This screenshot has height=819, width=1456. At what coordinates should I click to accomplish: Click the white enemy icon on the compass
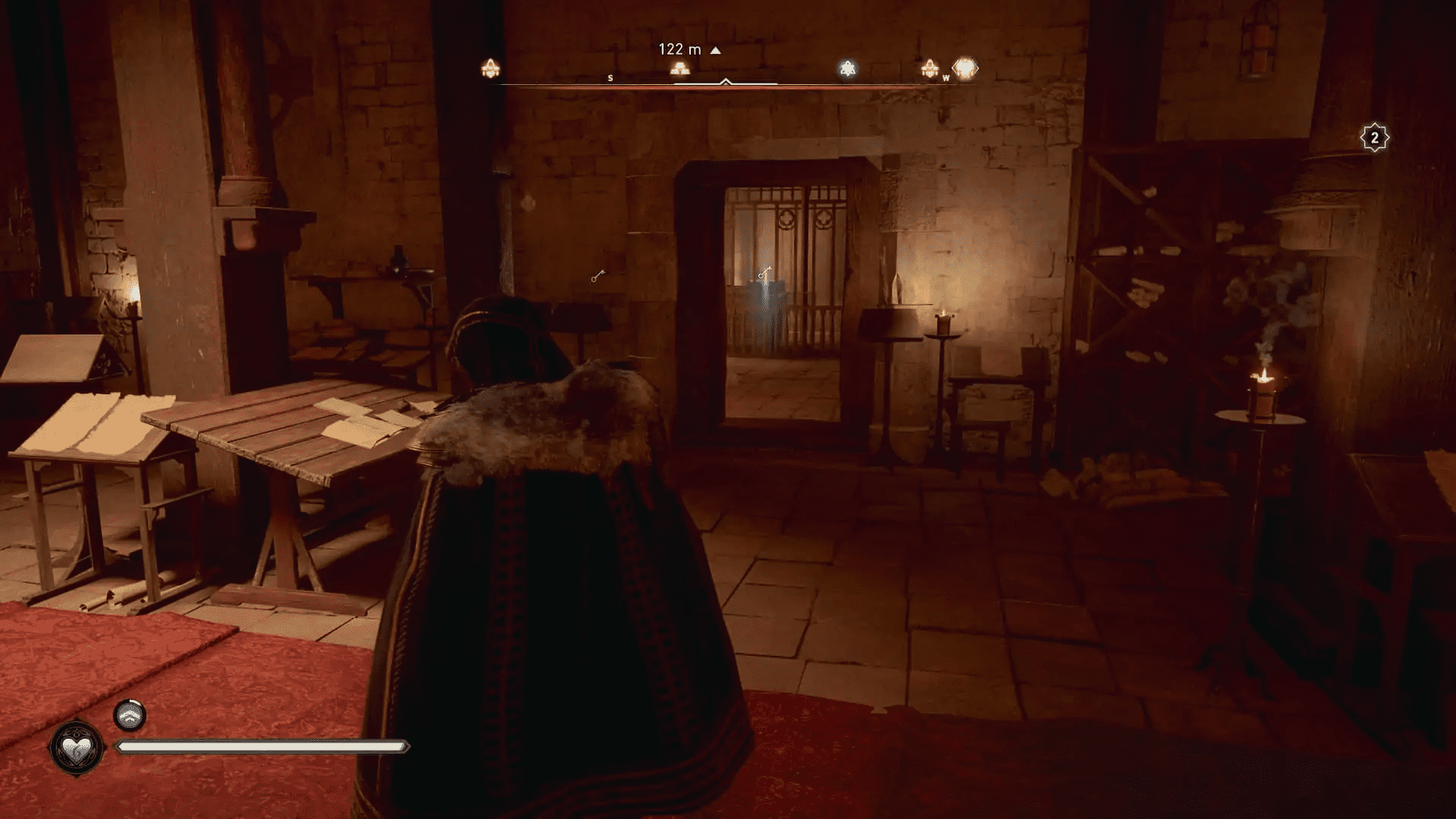tap(847, 67)
